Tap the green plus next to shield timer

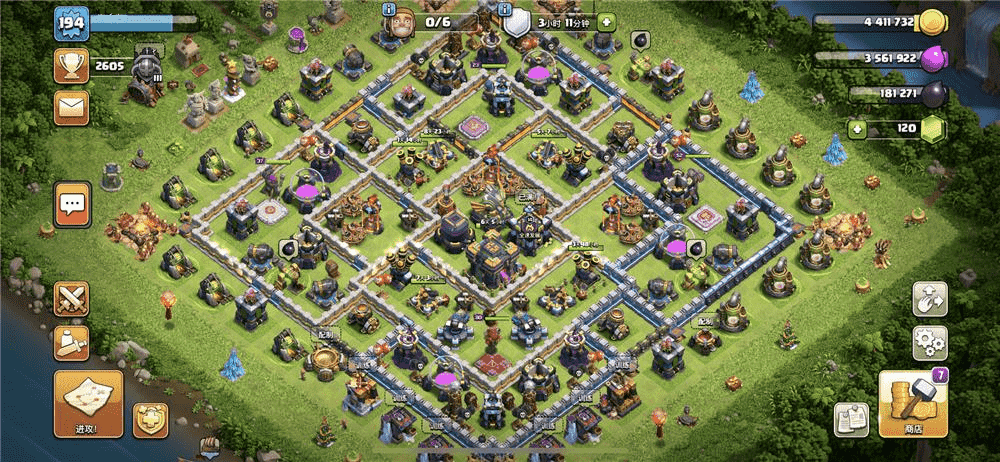coord(607,22)
